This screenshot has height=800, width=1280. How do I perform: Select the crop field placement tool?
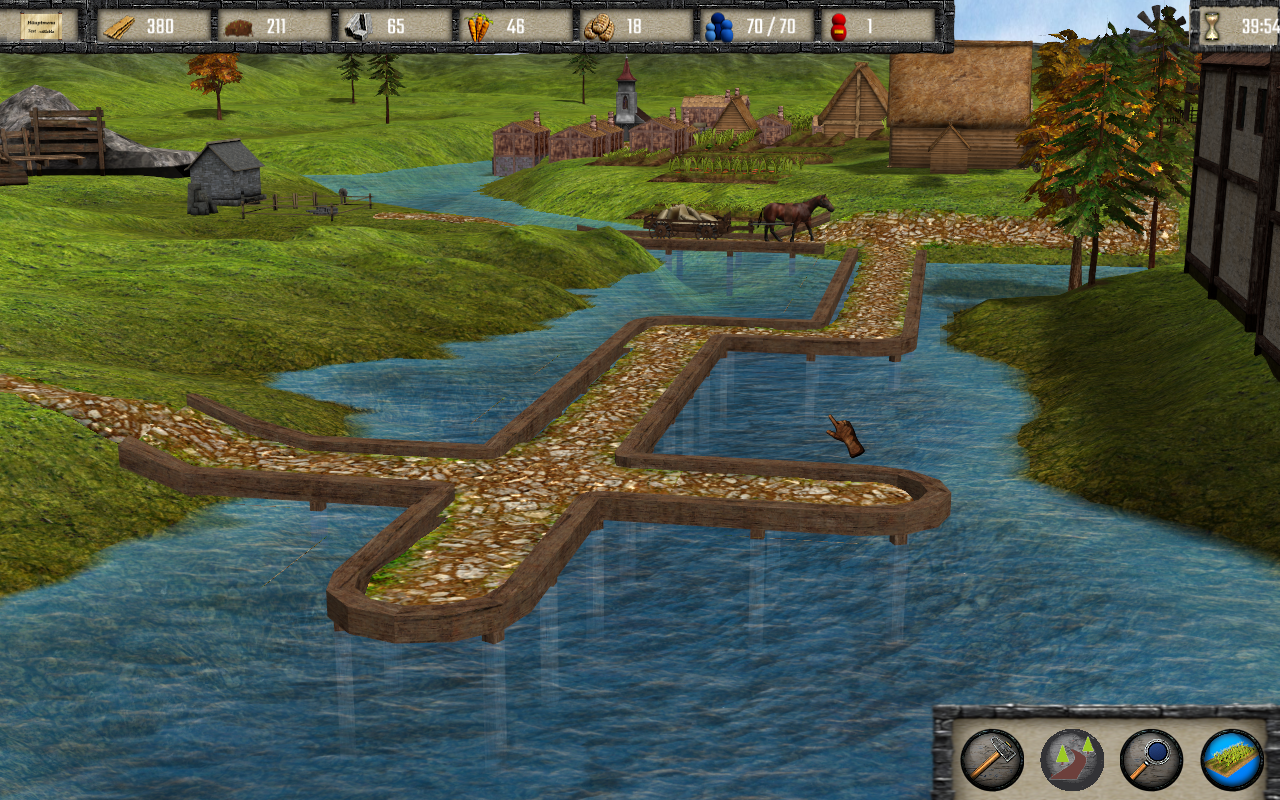coord(1231,760)
